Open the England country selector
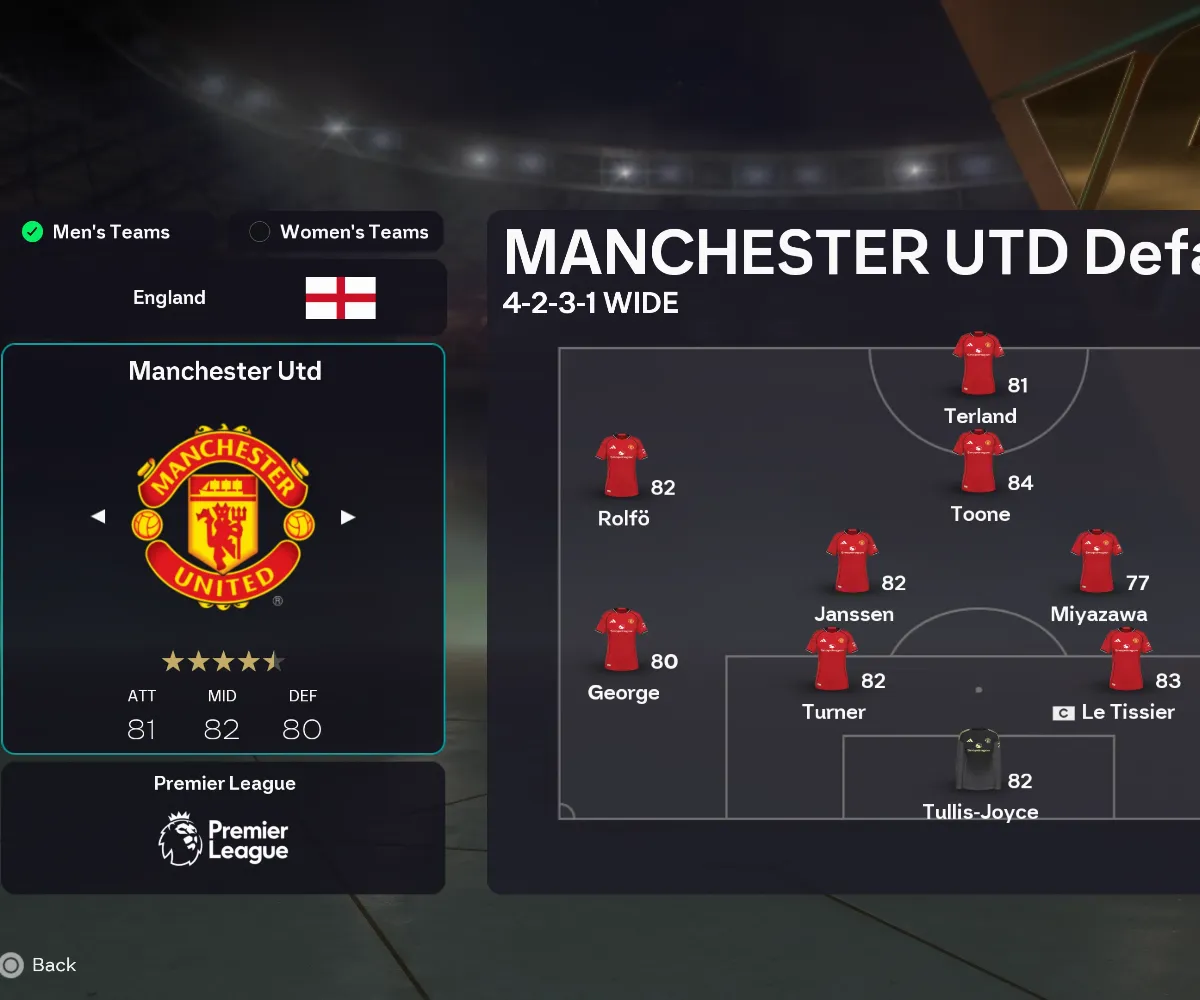The image size is (1200, 1000). [x=224, y=298]
